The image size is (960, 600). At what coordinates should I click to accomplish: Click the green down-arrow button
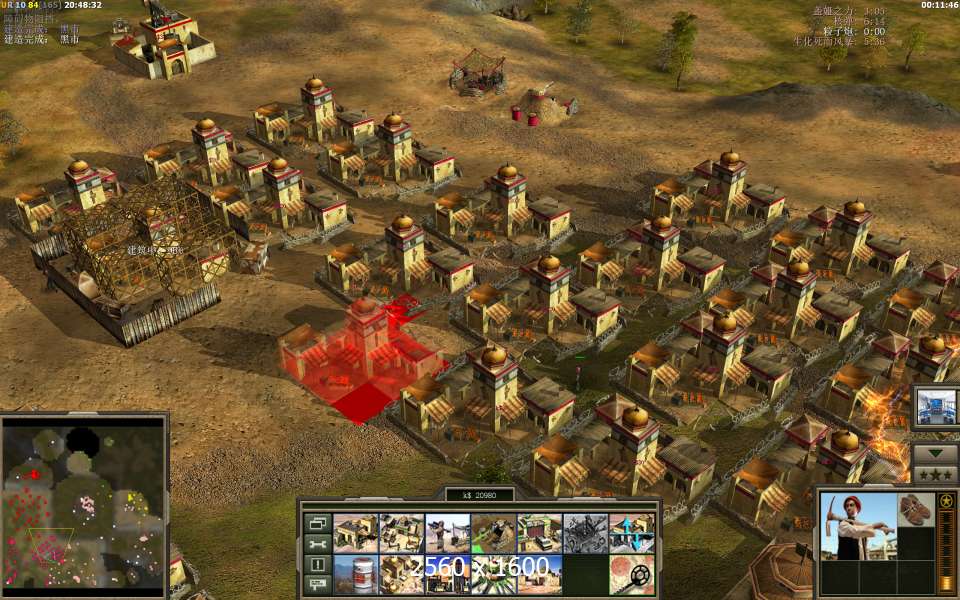coord(936,452)
